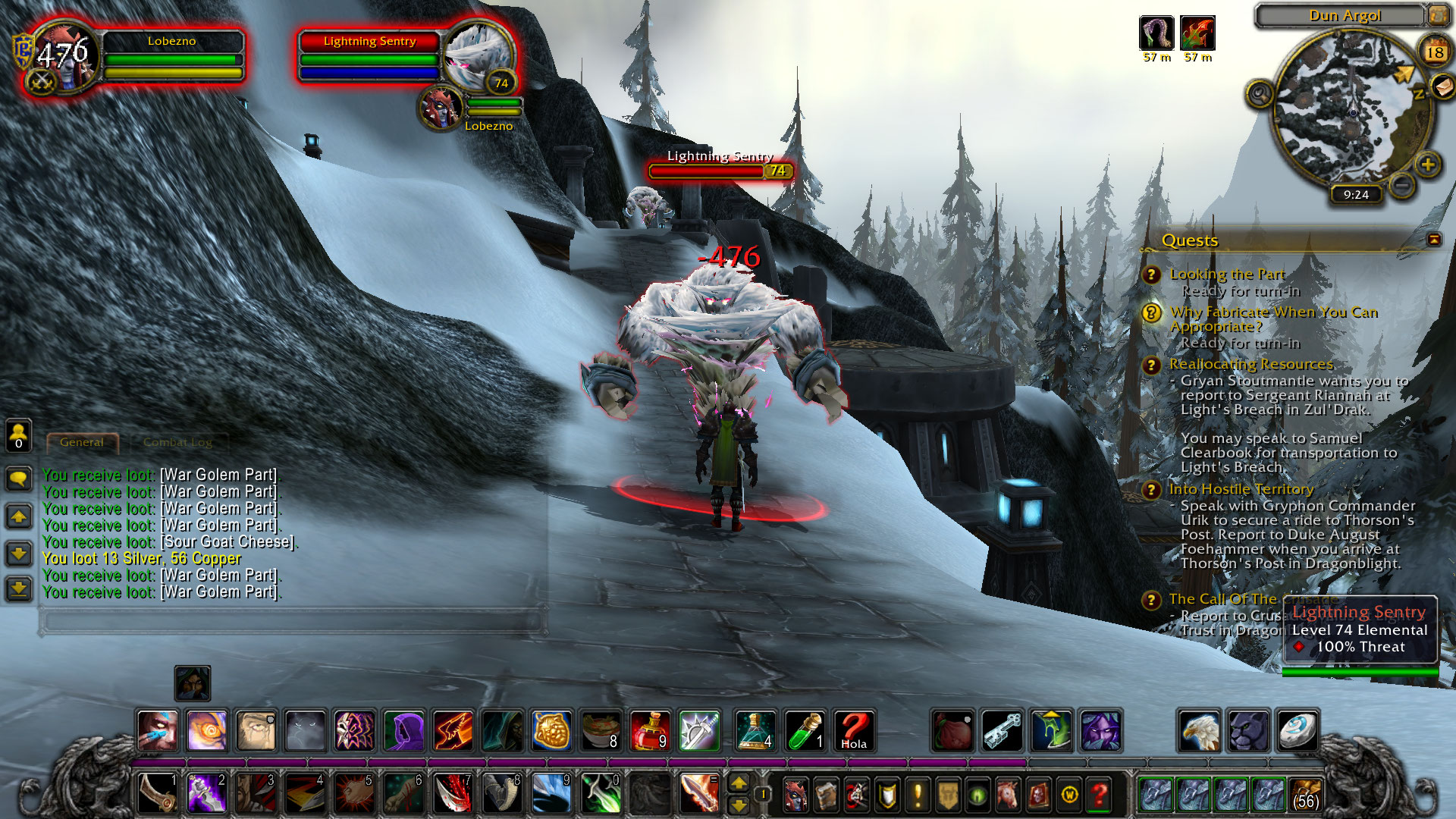Screen dimensions: 1456x819
Task: Page the action bar up with the arrow
Action: pos(738,783)
